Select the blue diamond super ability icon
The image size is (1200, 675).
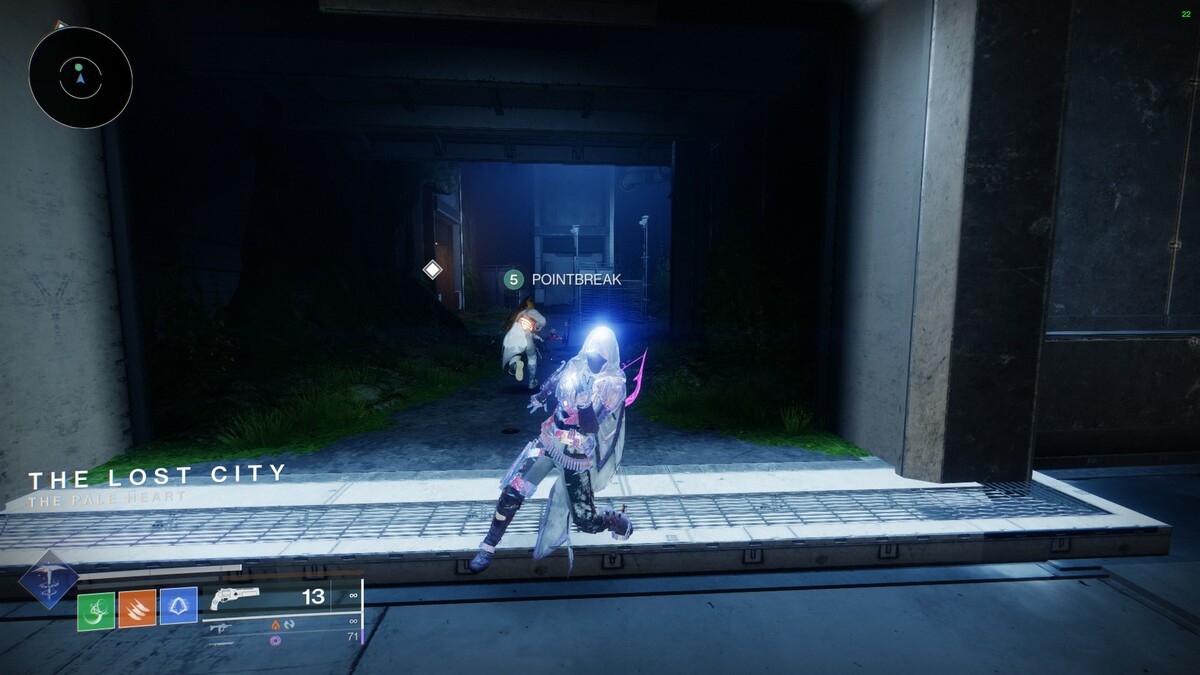pos(48,579)
